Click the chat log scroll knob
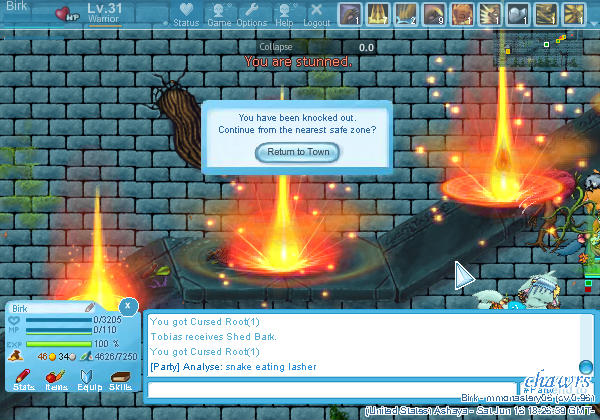Screen dimensions: 600x420 pyautogui.click(x=586, y=366)
